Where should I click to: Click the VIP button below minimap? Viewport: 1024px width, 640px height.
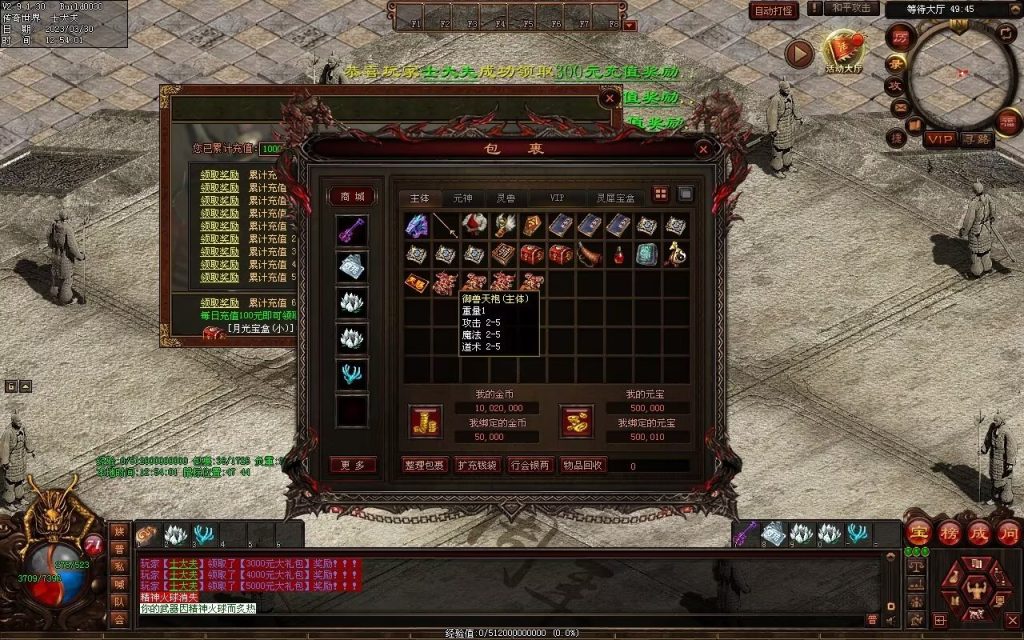tap(939, 139)
